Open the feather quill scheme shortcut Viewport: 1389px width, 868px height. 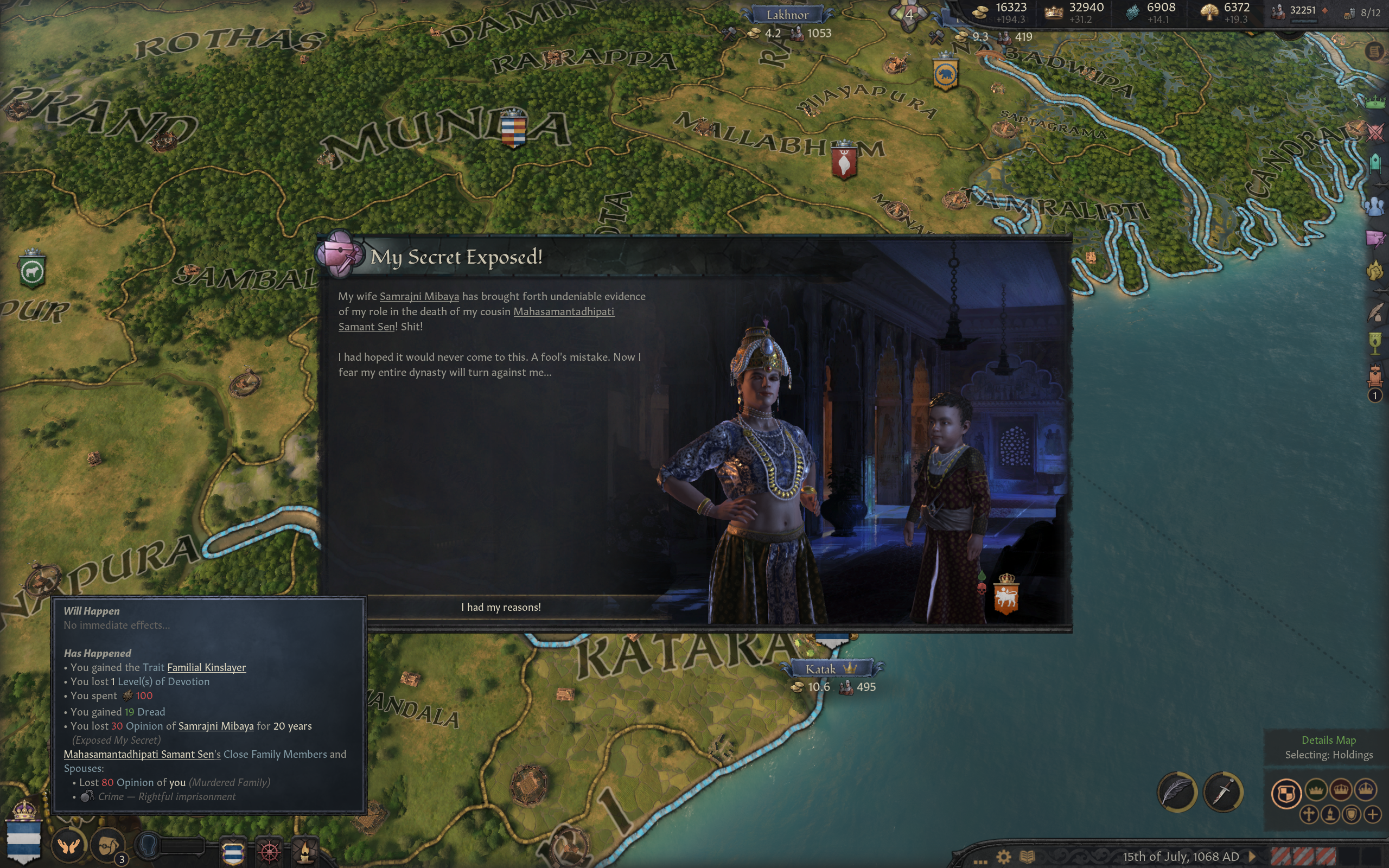pos(1177,793)
